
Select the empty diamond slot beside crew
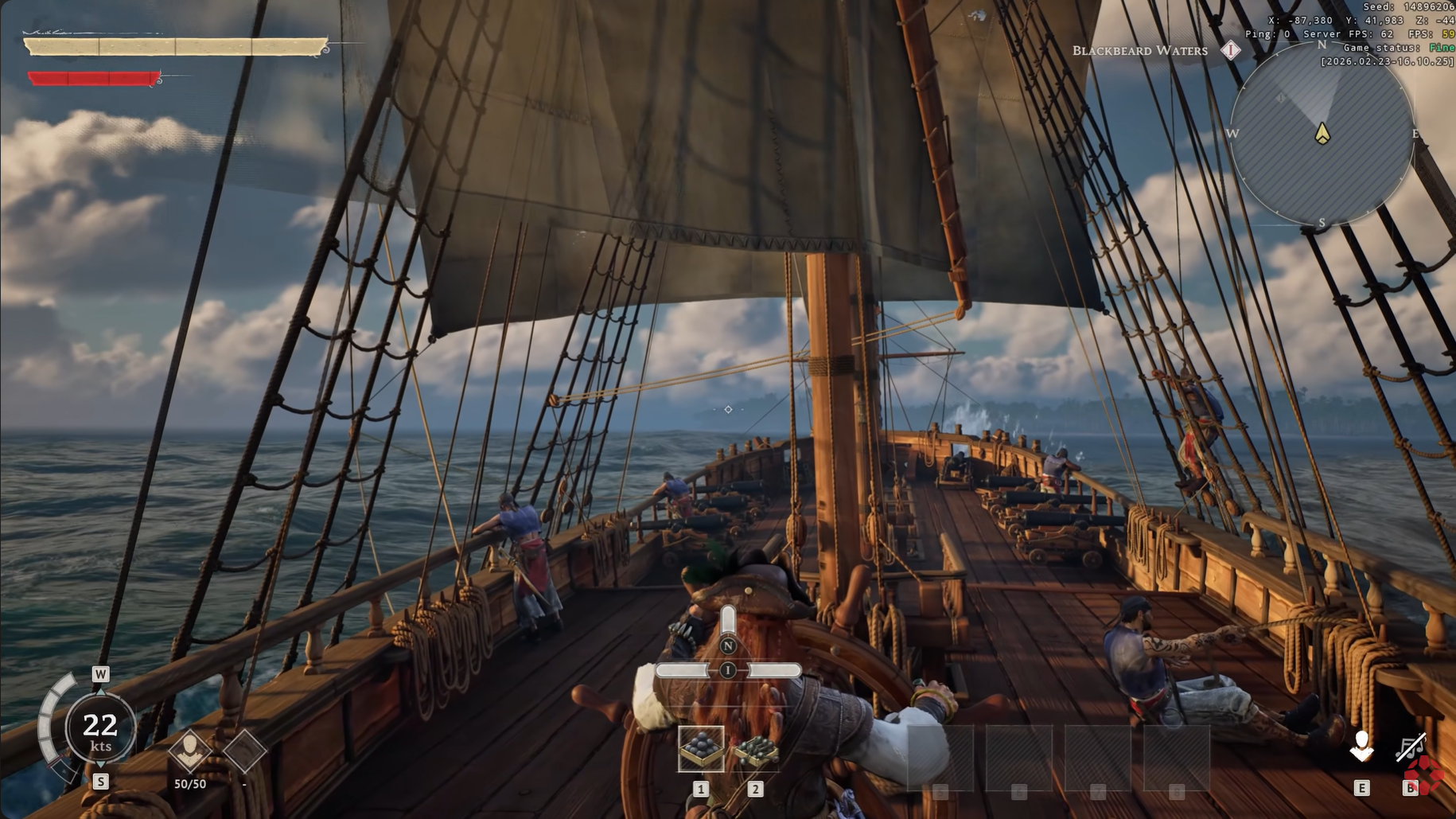(x=244, y=750)
